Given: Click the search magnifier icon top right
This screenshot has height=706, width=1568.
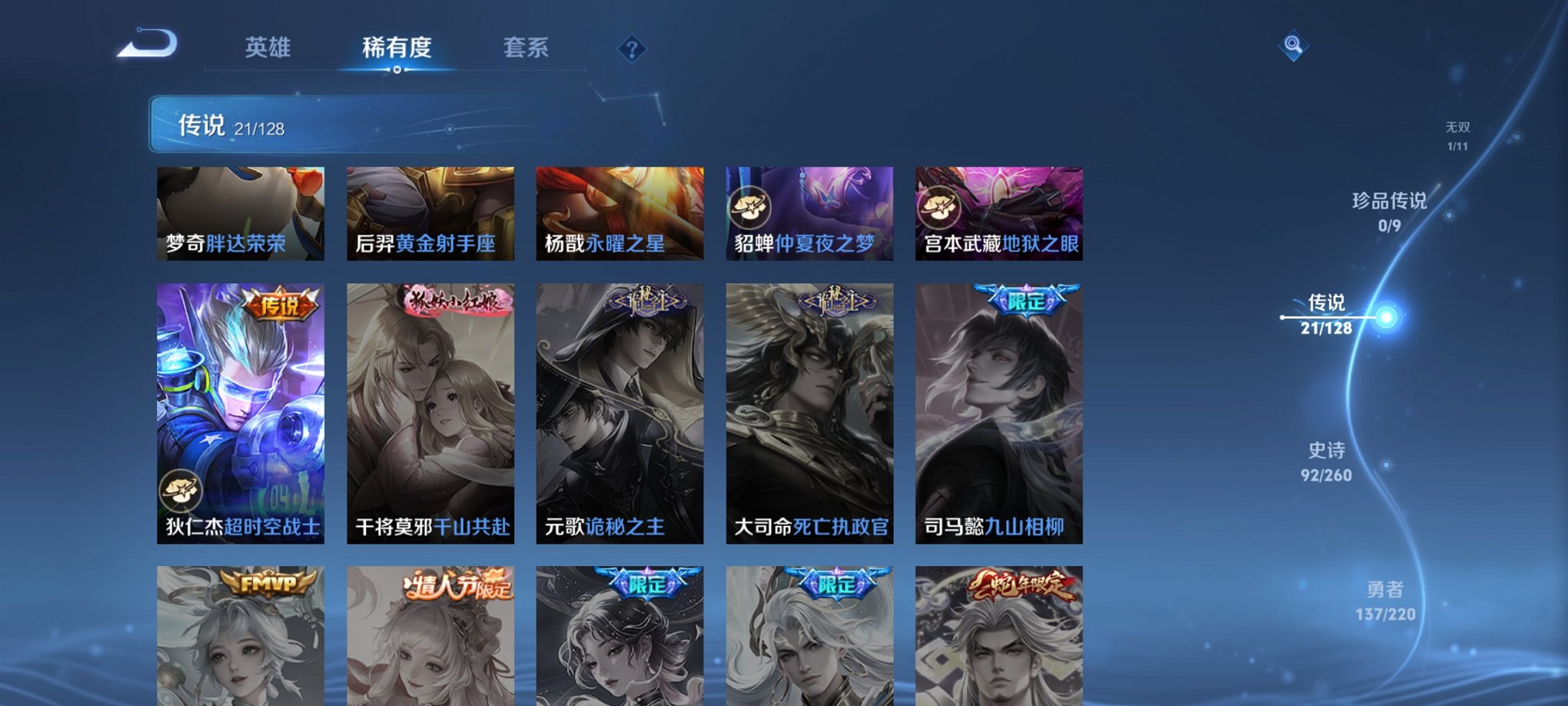Looking at the screenshot, I should click(x=1293, y=46).
